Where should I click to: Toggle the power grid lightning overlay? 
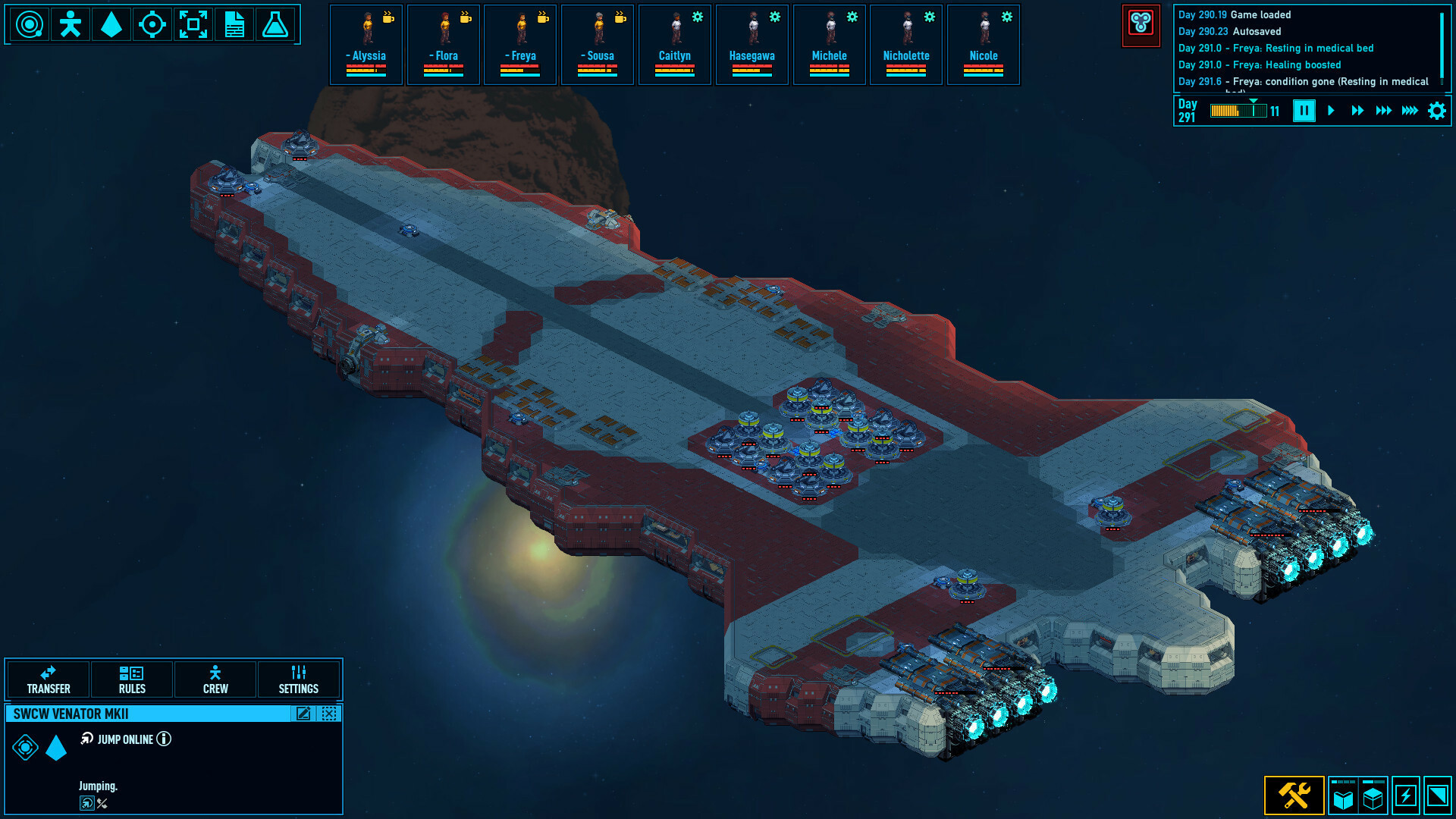point(1406,795)
